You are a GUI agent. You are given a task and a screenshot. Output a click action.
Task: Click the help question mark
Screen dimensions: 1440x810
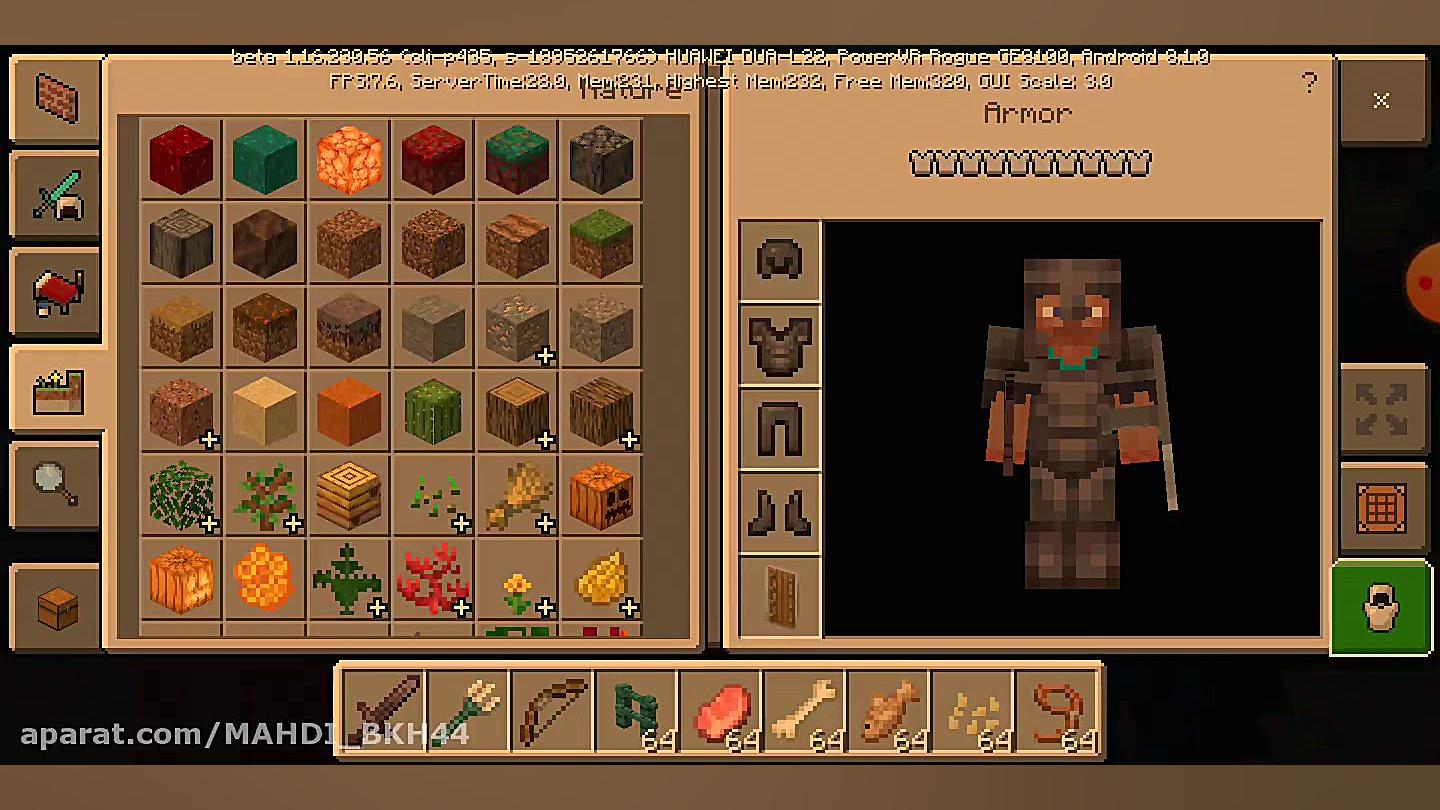click(1309, 83)
